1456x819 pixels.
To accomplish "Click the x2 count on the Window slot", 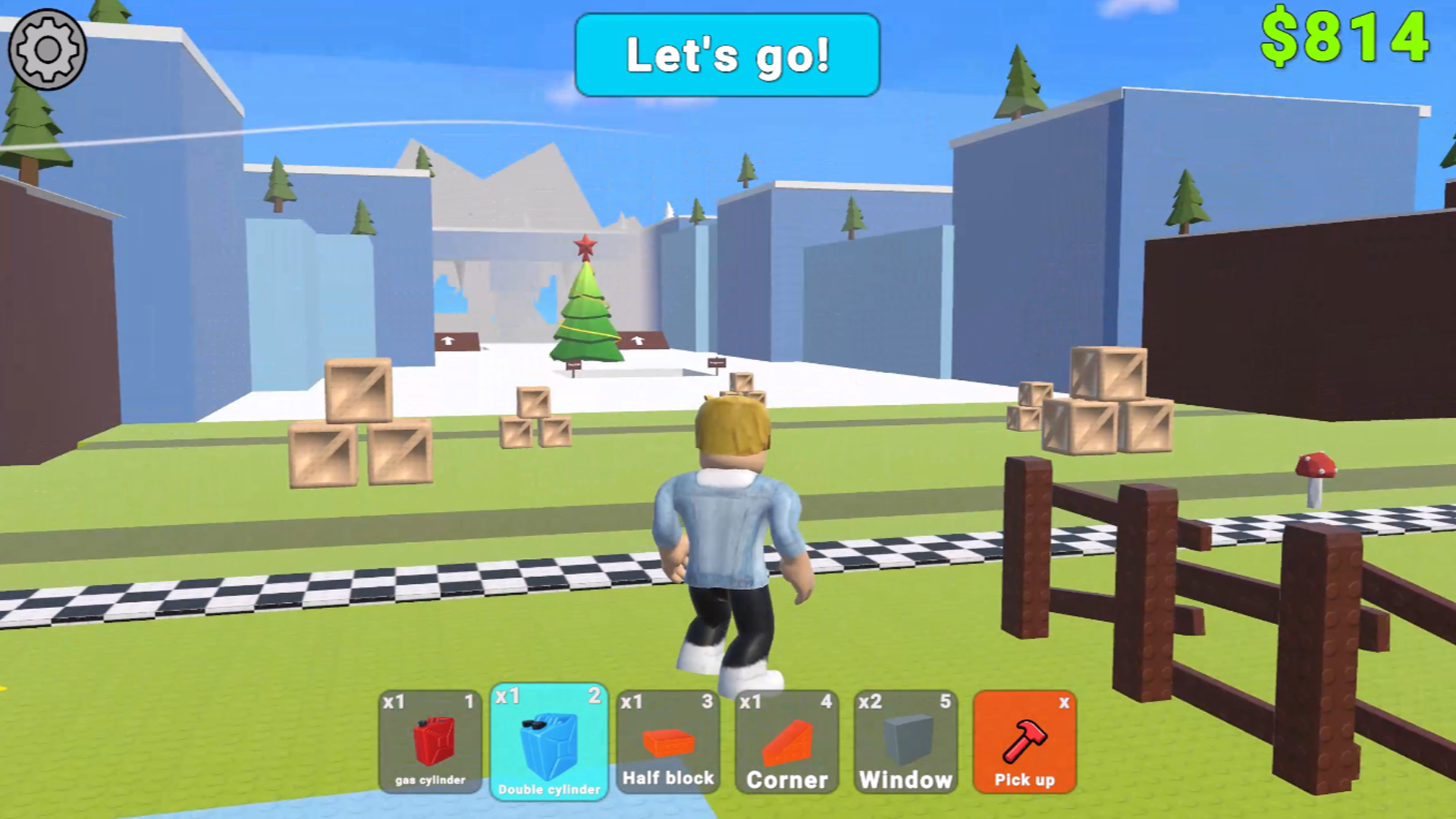I will pos(873,703).
